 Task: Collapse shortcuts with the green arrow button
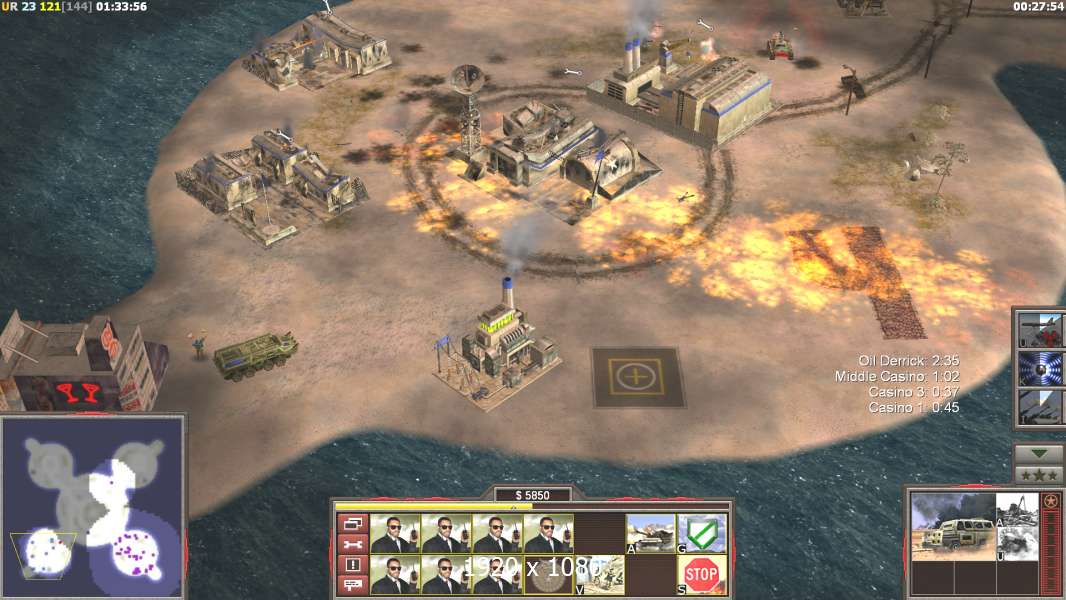1039,454
